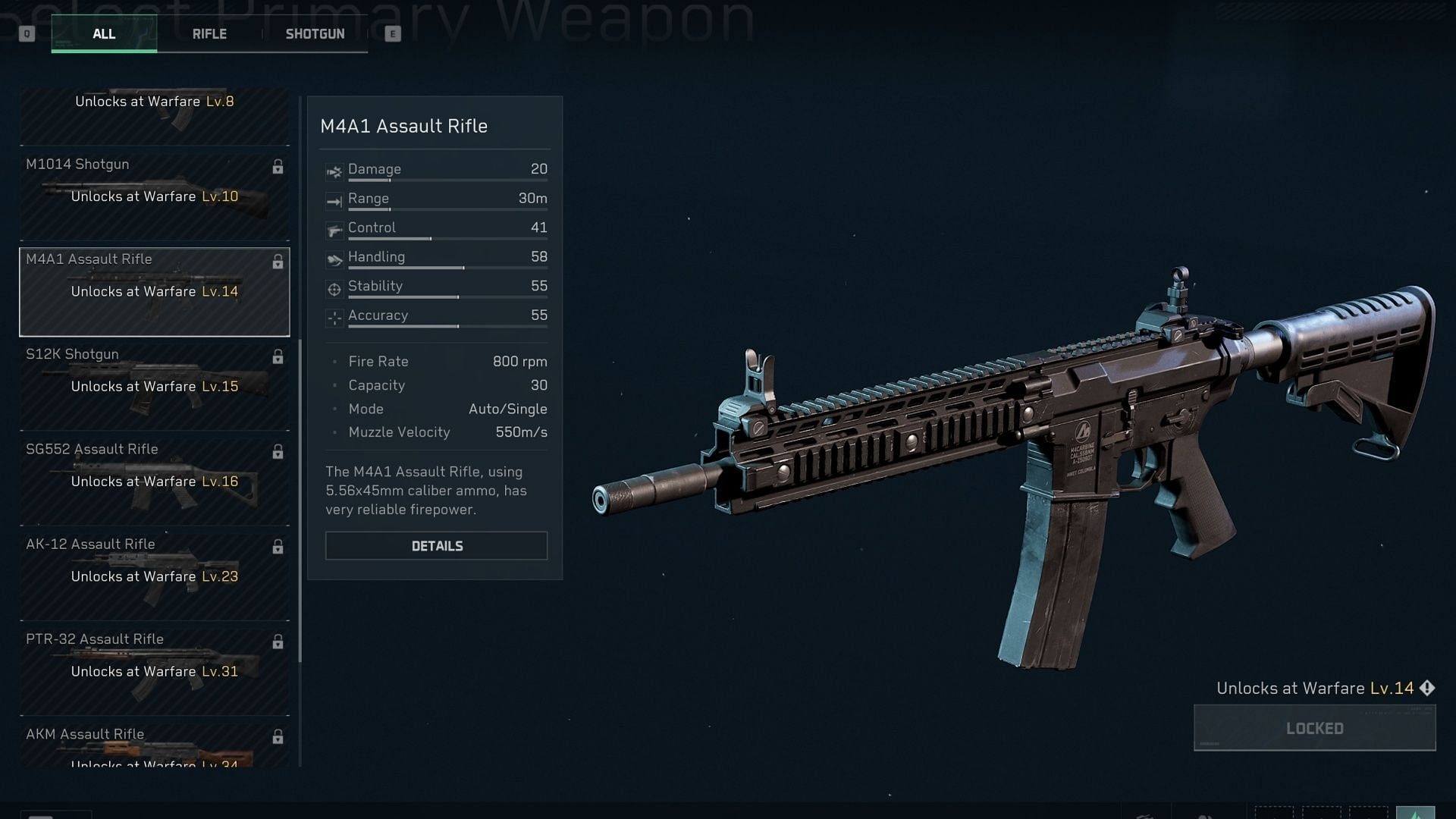Click the Range stat arrow icon
The height and width of the screenshot is (819, 1456).
334,201
